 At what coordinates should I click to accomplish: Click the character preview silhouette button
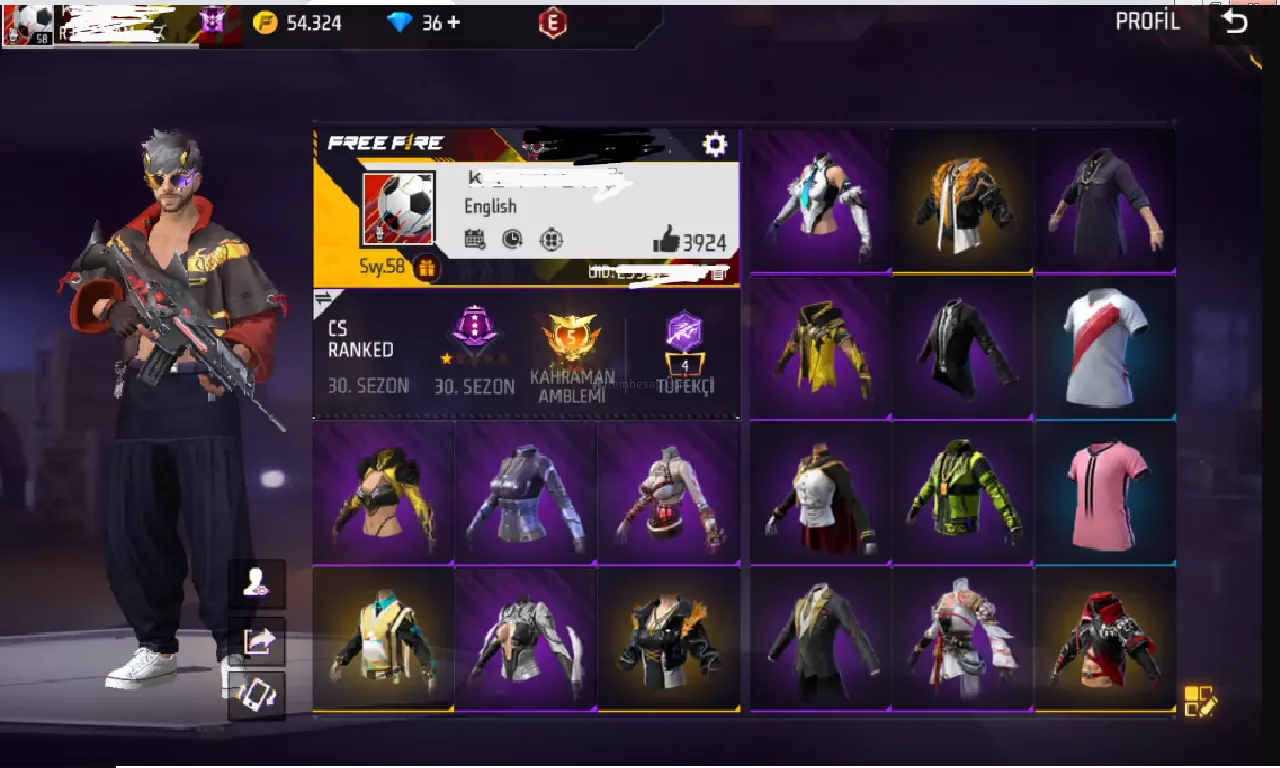click(x=258, y=584)
